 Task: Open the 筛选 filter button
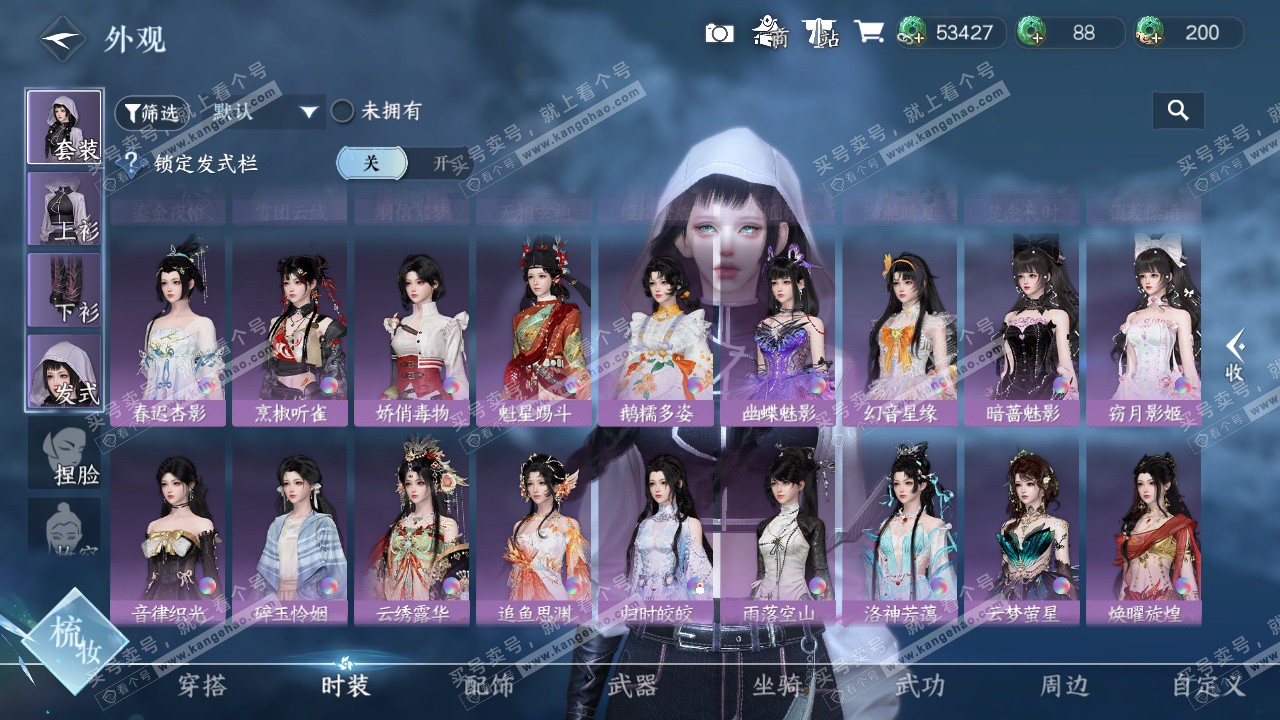(150, 113)
